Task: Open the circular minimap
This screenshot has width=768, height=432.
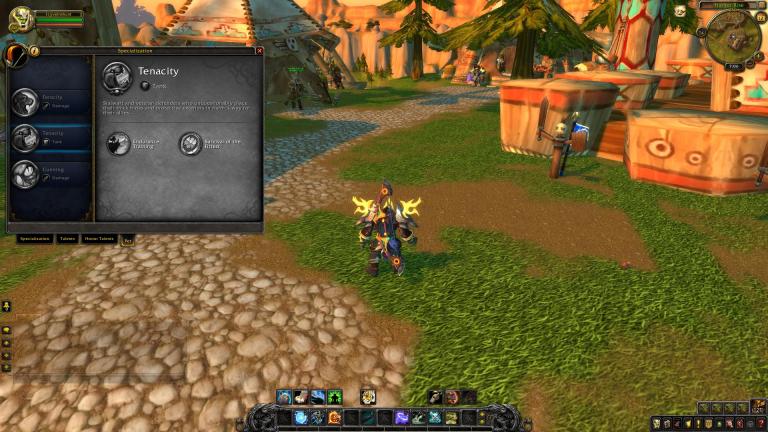Action: pos(733,35)
